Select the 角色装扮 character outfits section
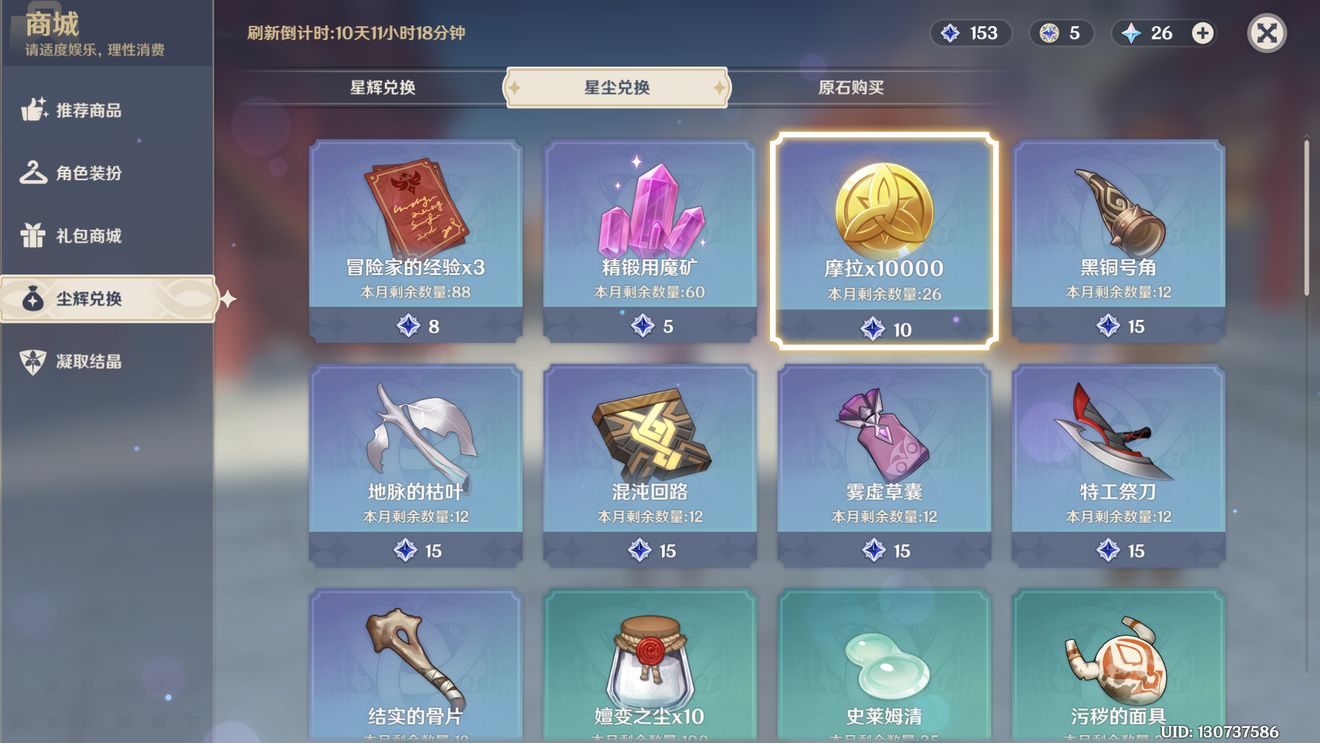 88,173
